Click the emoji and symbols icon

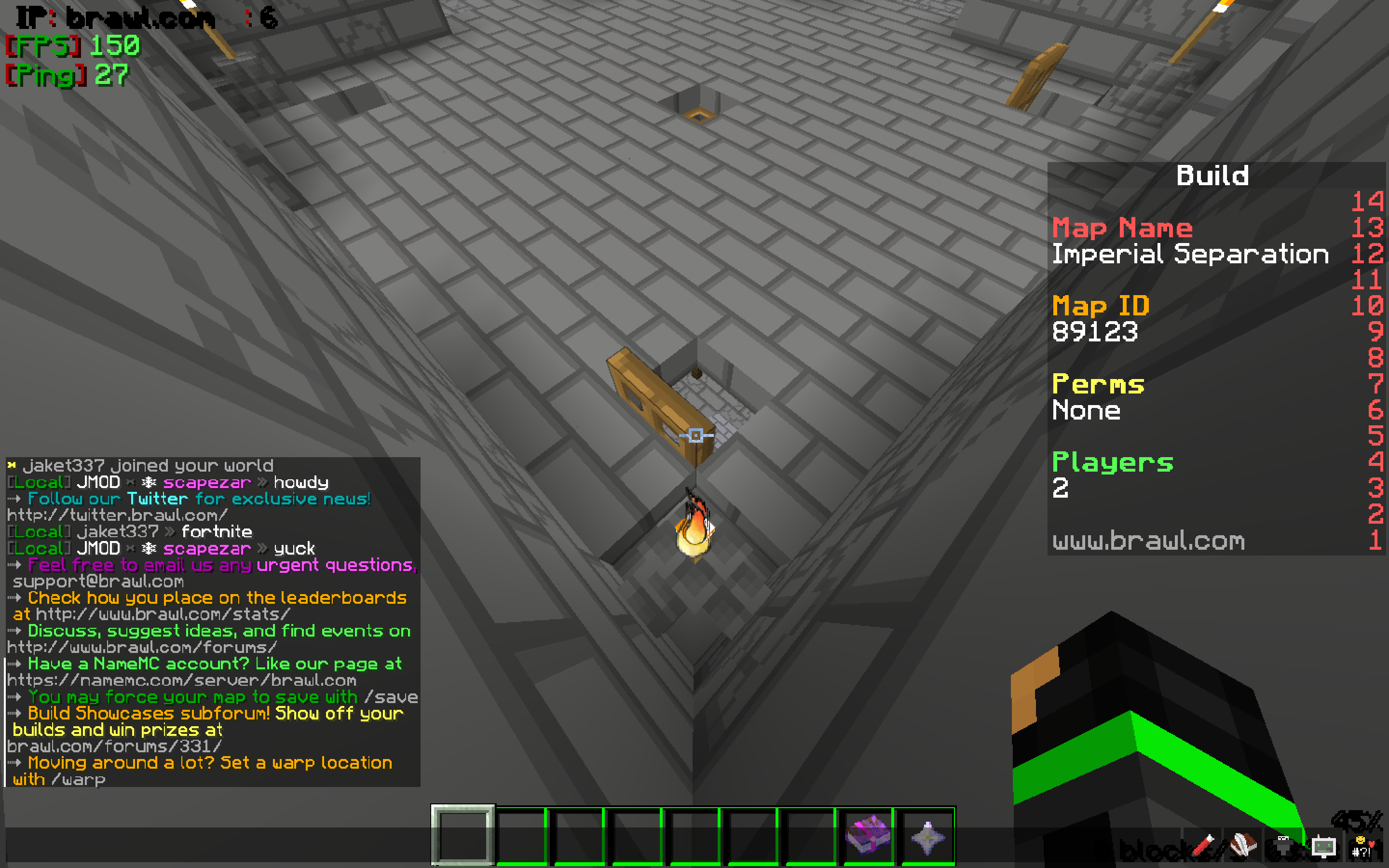[x=1362, y=846]
